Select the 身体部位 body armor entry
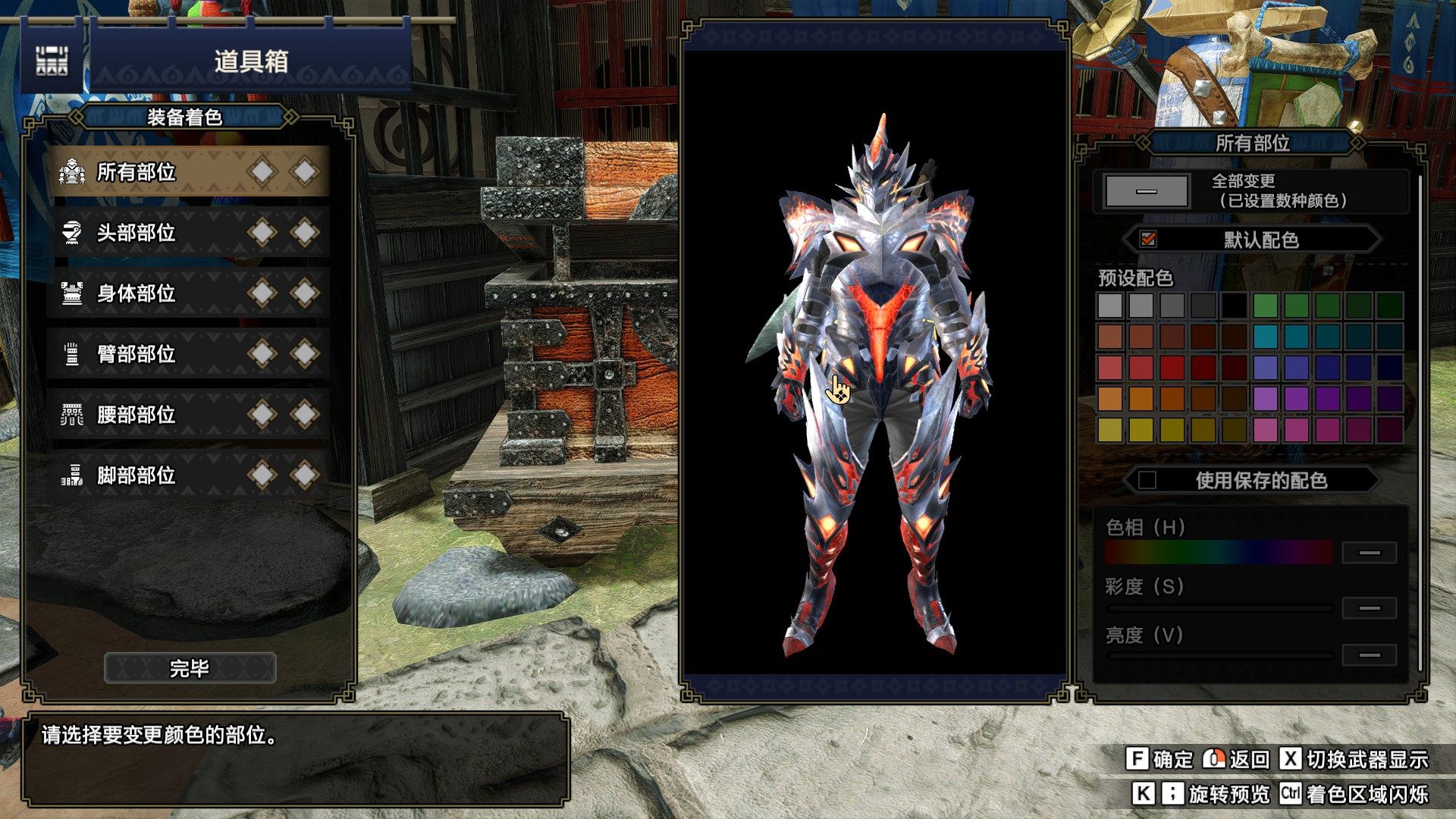1456x819 pixels. pyautogui.click(x=190, y=293)
